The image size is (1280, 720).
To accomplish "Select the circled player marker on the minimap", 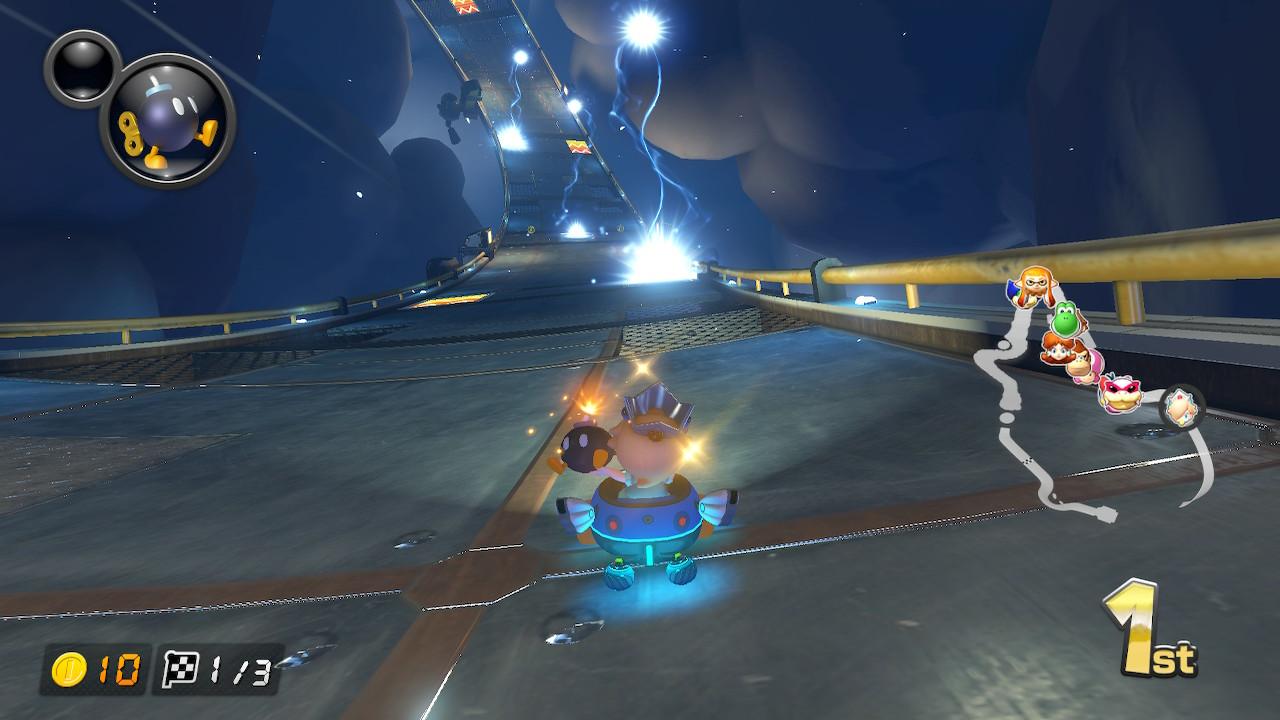I will [x=1181, y=407].
